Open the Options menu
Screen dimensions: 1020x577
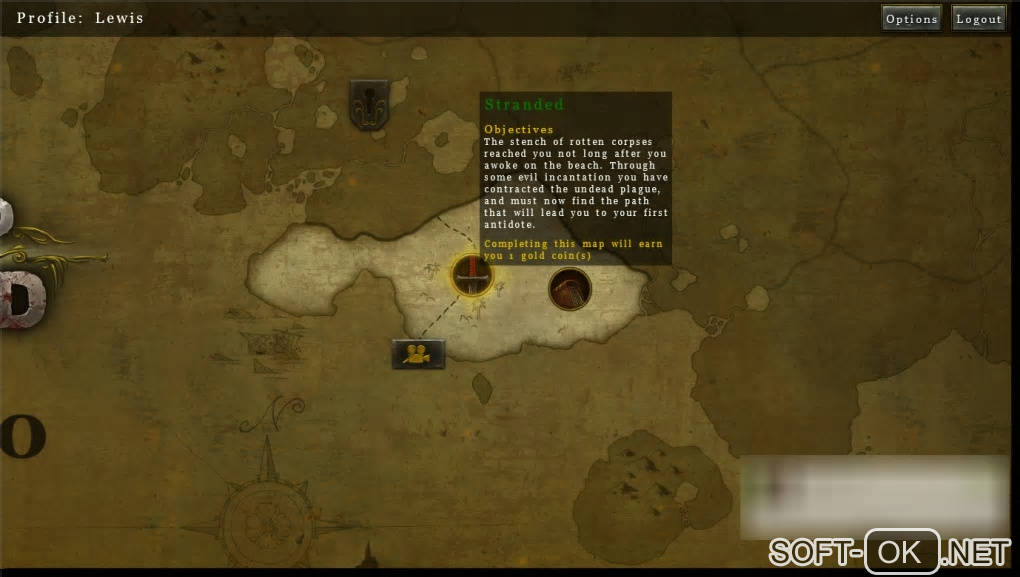[x=911, y=19]
